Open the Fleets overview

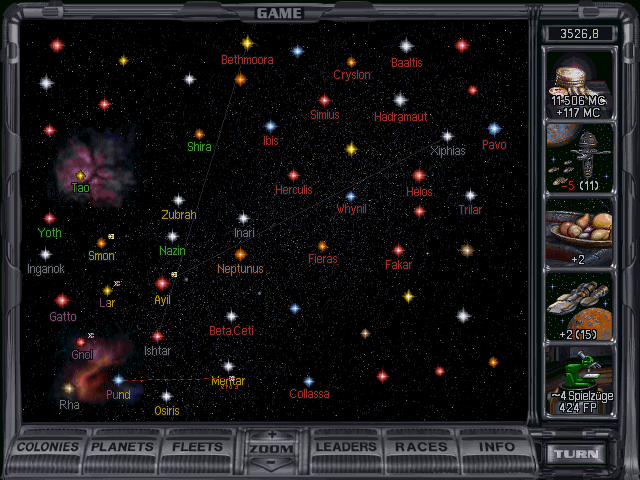(x=198, y=447)
